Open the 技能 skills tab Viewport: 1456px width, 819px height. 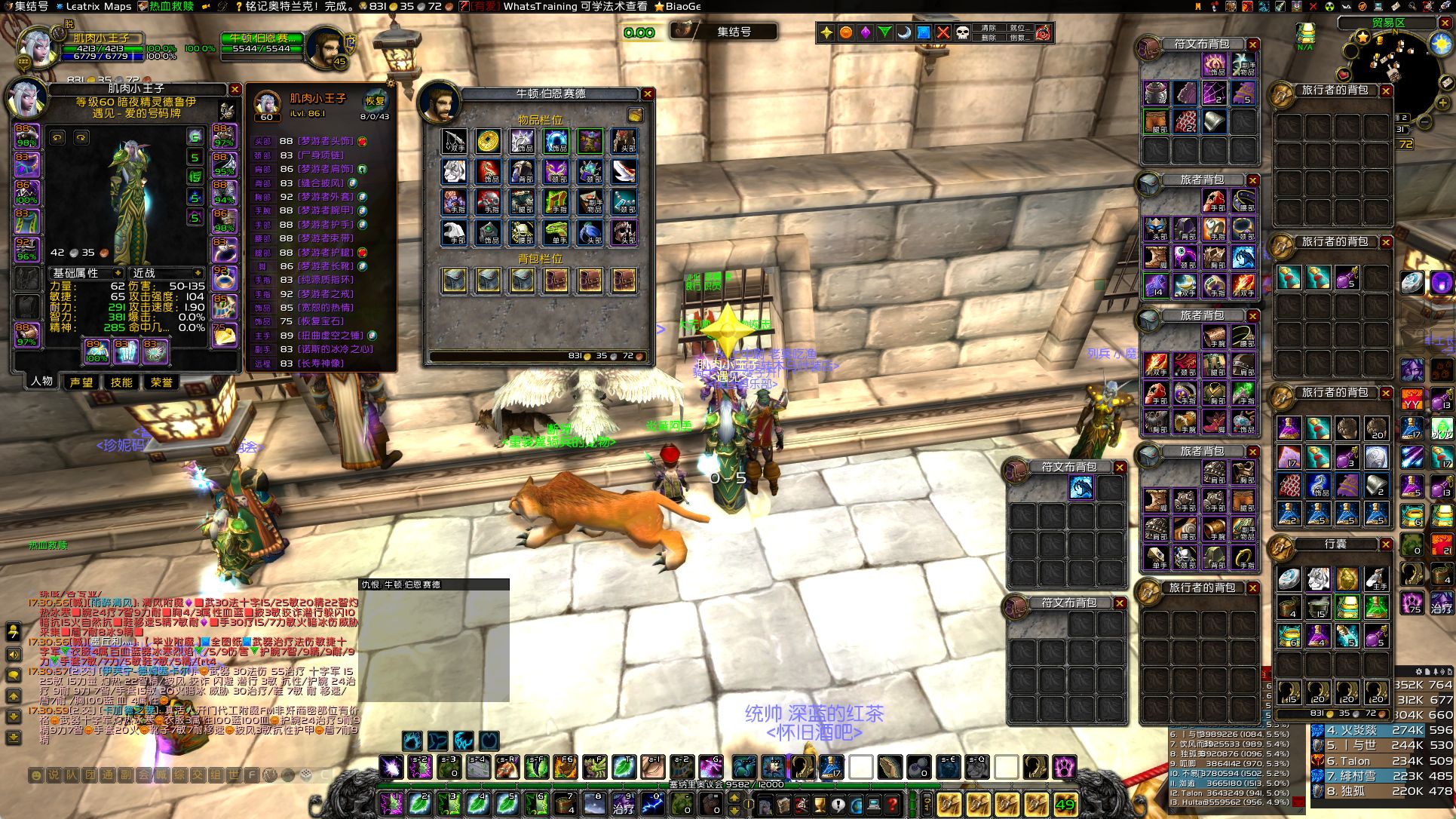point(121,382)
